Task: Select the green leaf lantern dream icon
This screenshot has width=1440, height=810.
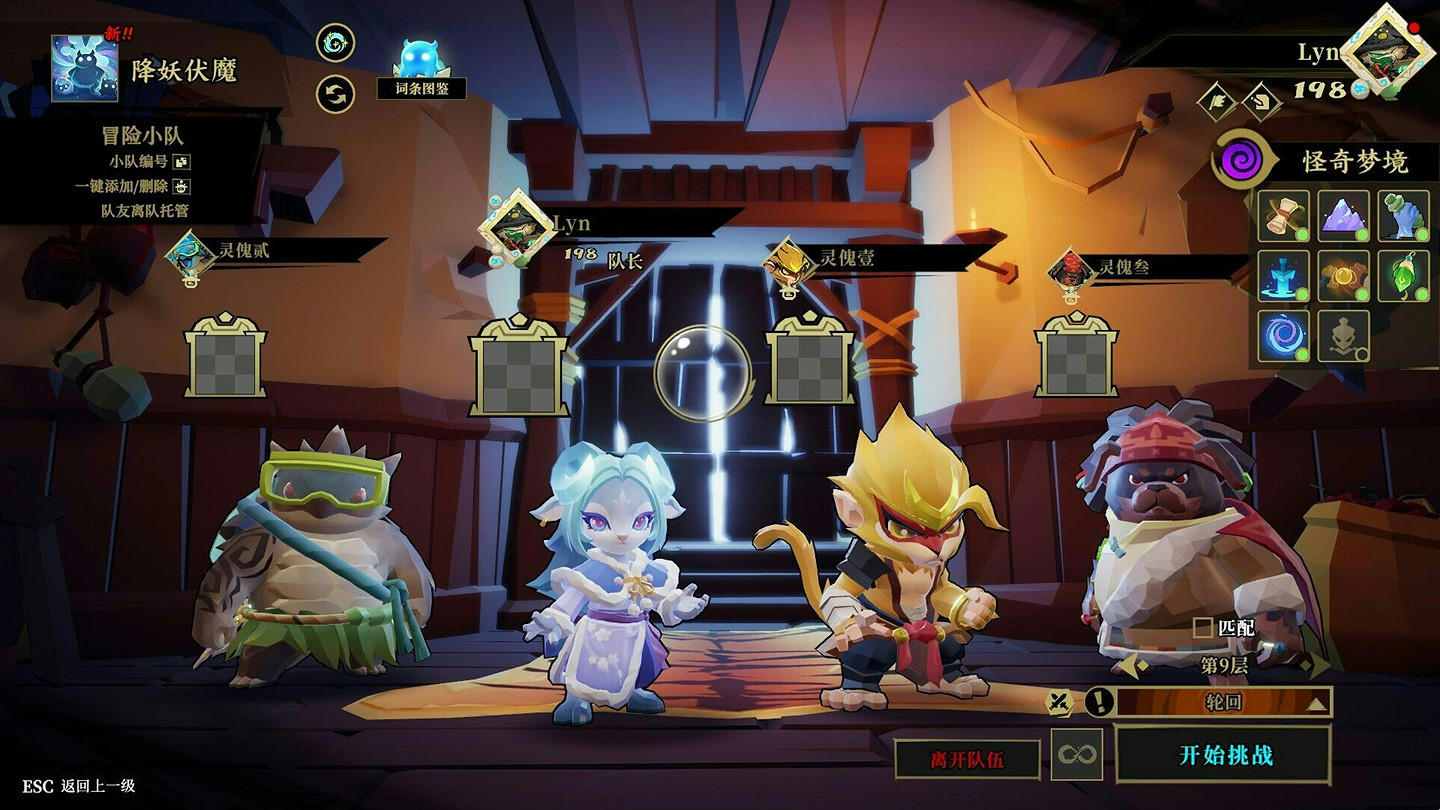Action: pos(1404,275)
